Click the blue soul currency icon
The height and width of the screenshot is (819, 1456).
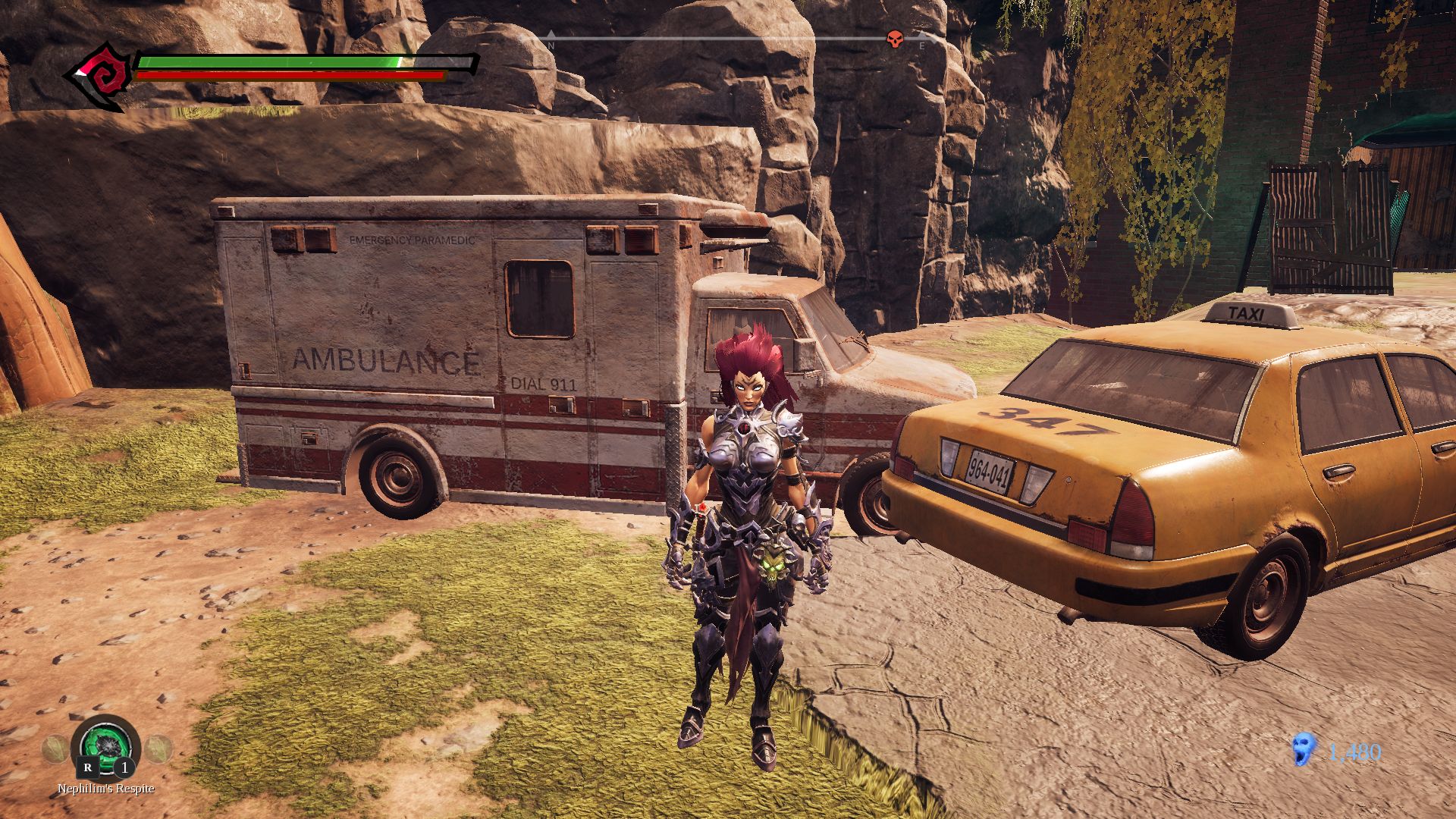point(1303,750)
